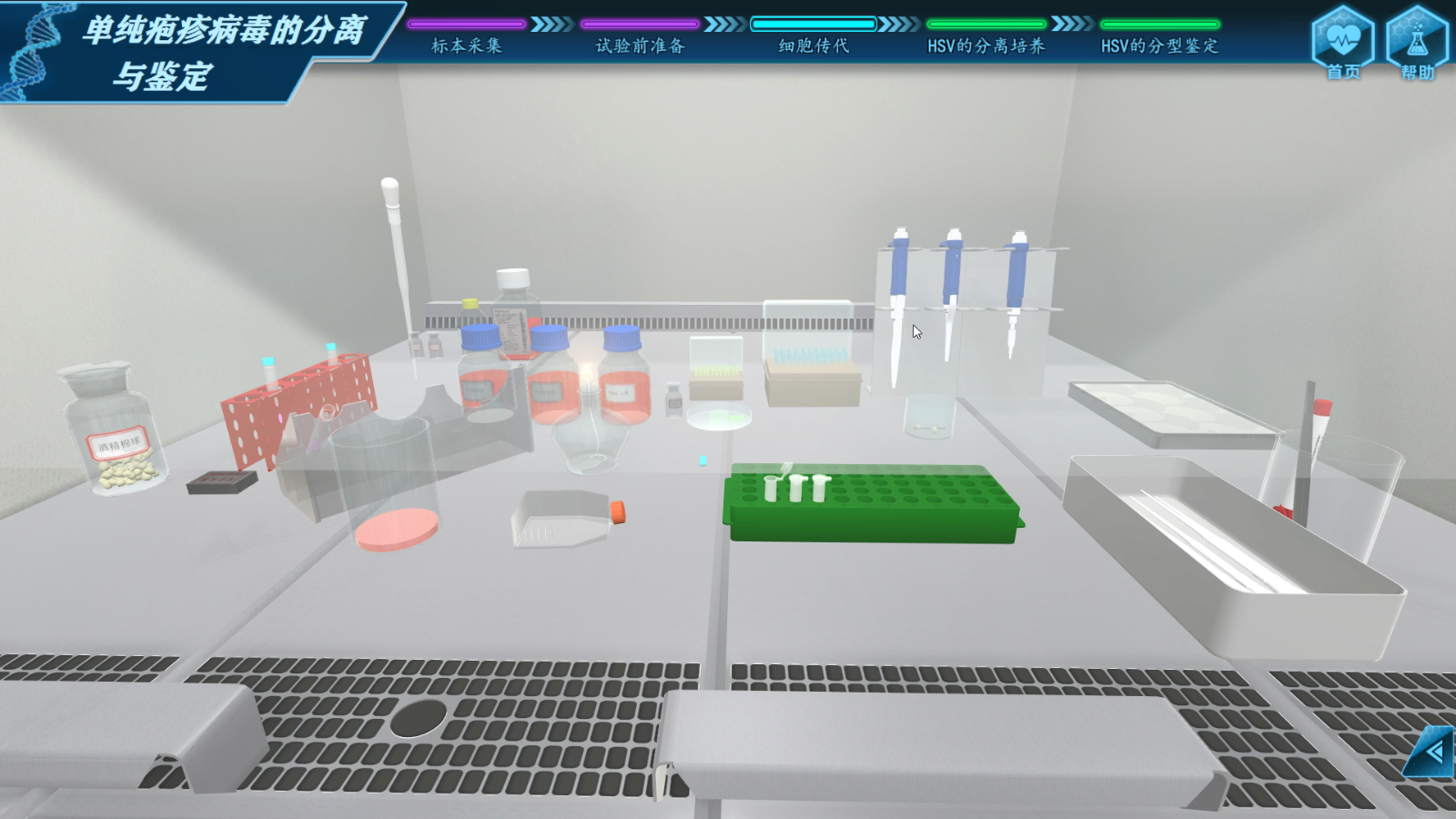
Task: Choose the HSV的分离培养 stage
Action: coord(986,44)
